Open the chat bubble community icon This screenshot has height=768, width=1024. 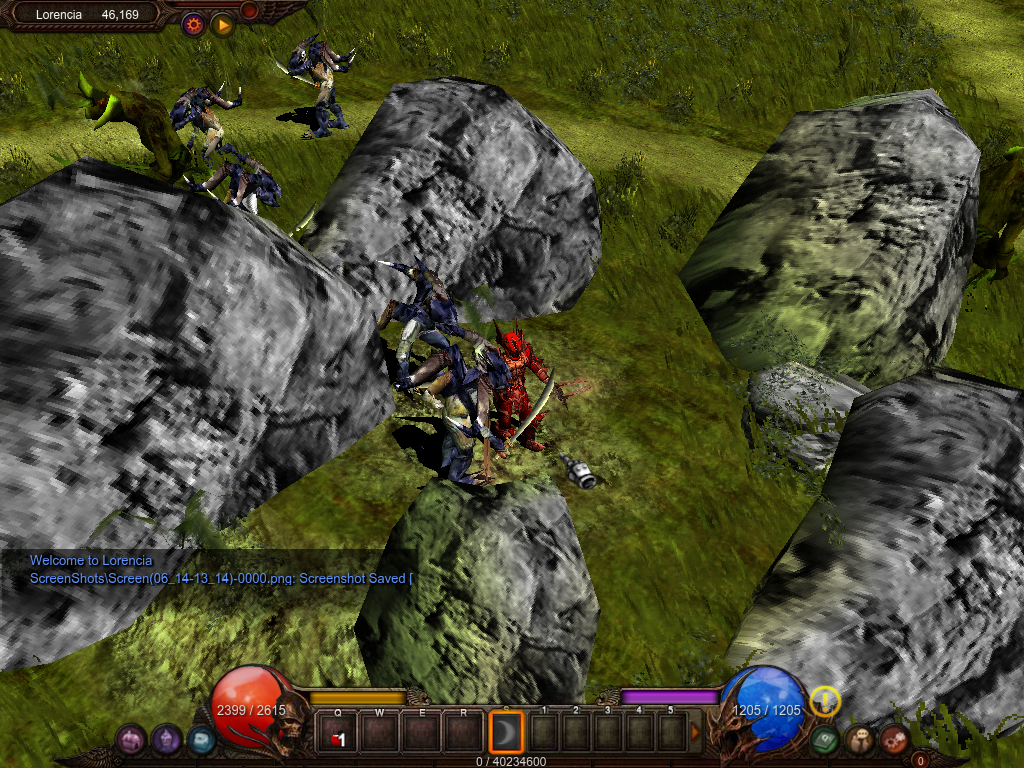point(859,740)
